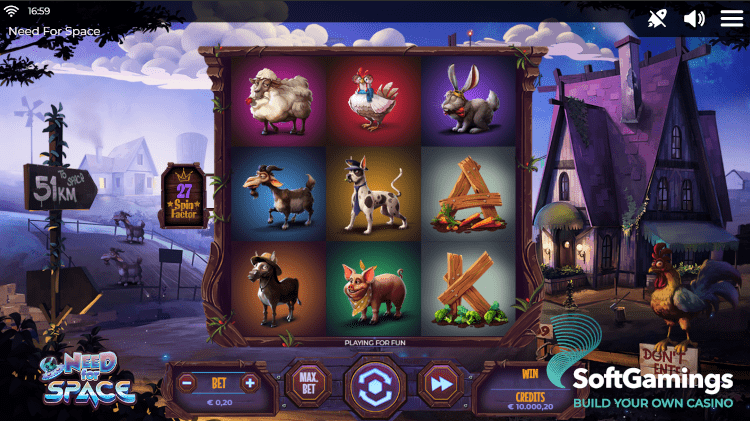Image resolution: width=750 pixels, height=421 pixels.
Task: Open the 27 Spin Factor badge
Action: click(185, 195)
